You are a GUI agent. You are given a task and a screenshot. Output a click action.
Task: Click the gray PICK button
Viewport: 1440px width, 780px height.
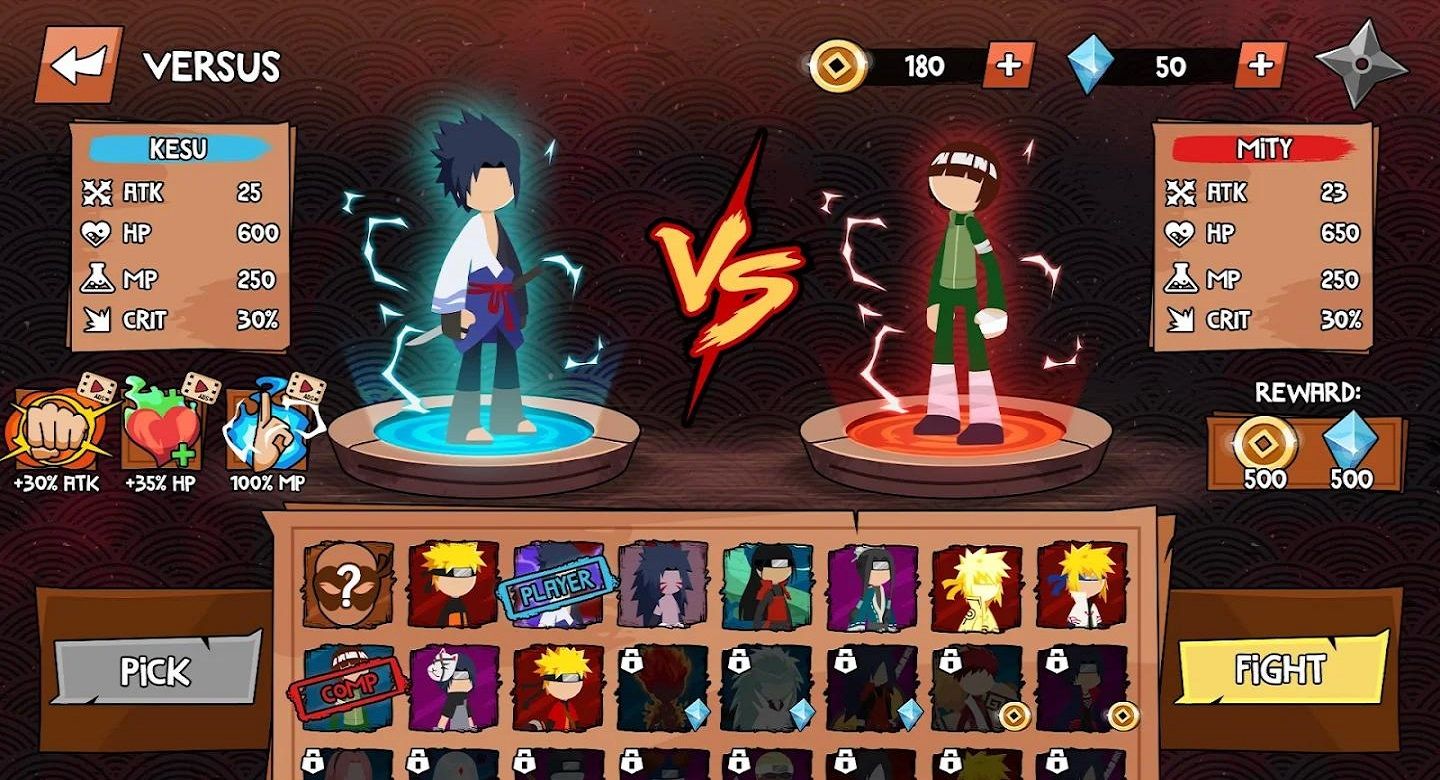[x=157, y=668]
